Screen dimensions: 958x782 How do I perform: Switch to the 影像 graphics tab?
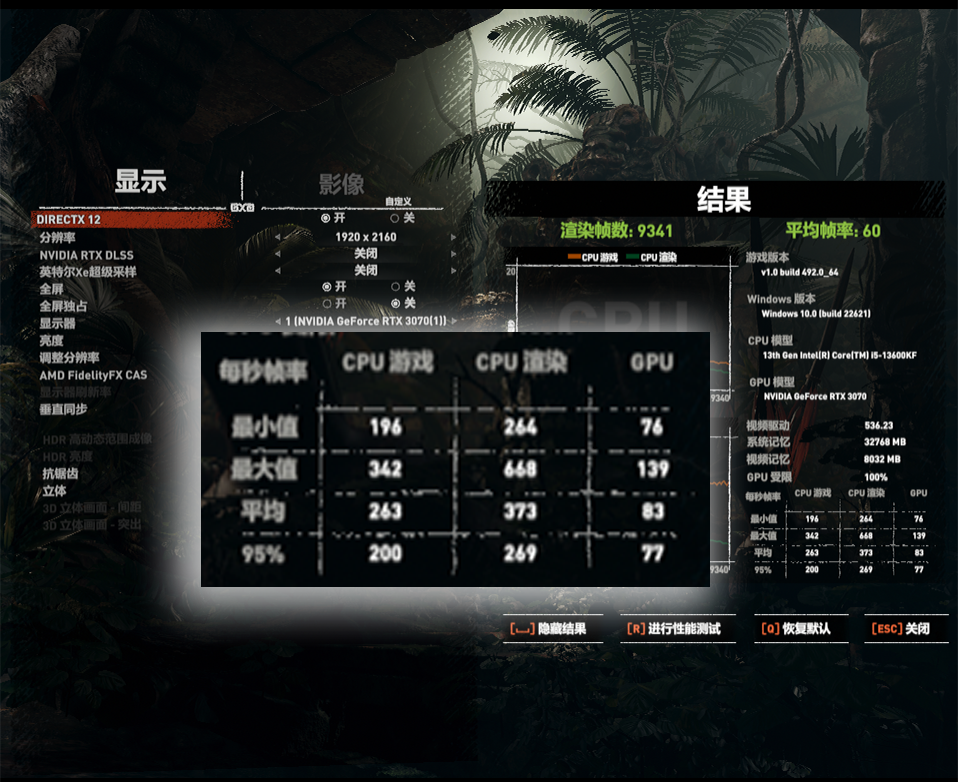coord(341,184)
